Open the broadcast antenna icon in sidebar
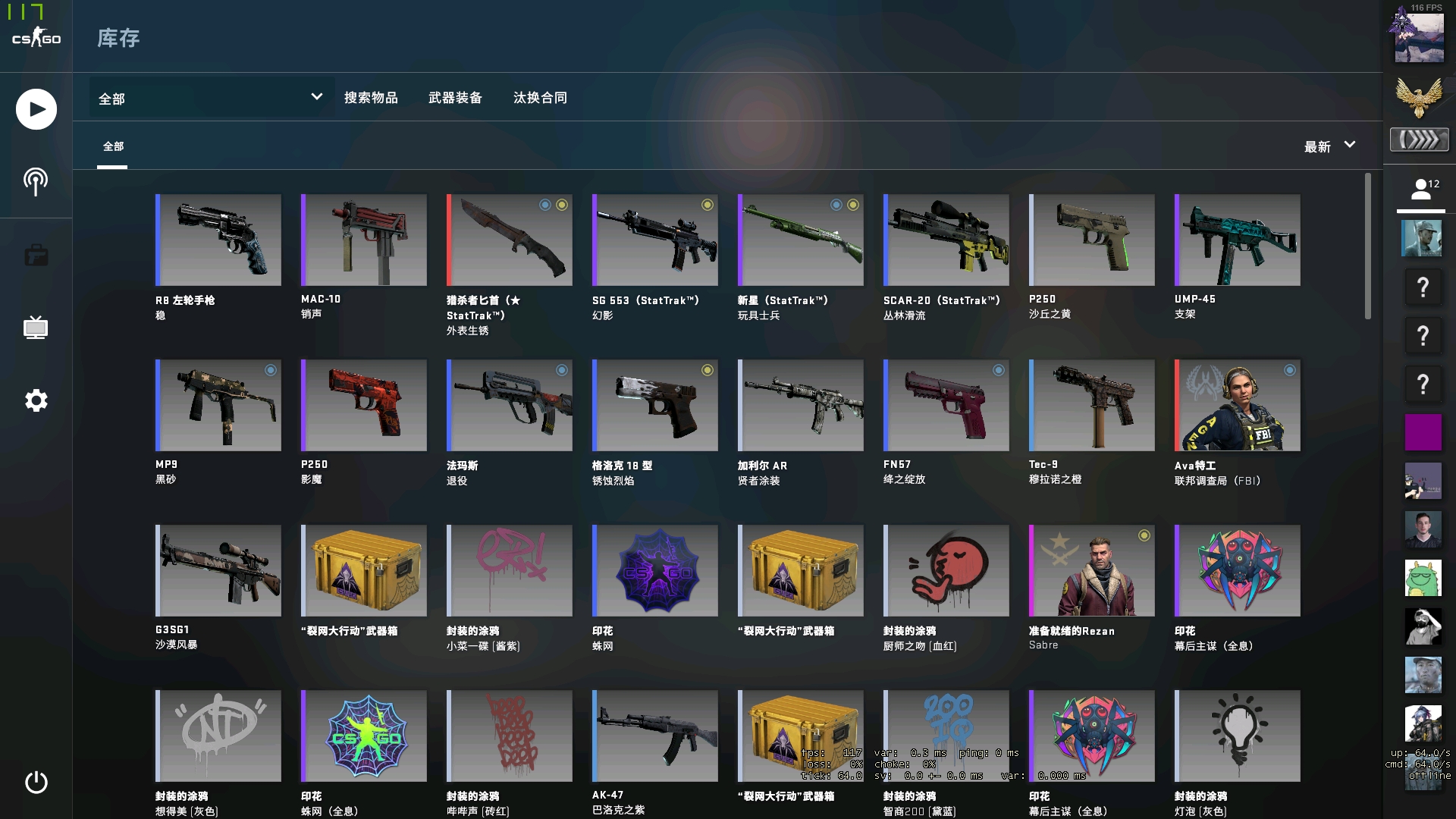Screen dimensions: 1456x819 click(x=35, y=181)
